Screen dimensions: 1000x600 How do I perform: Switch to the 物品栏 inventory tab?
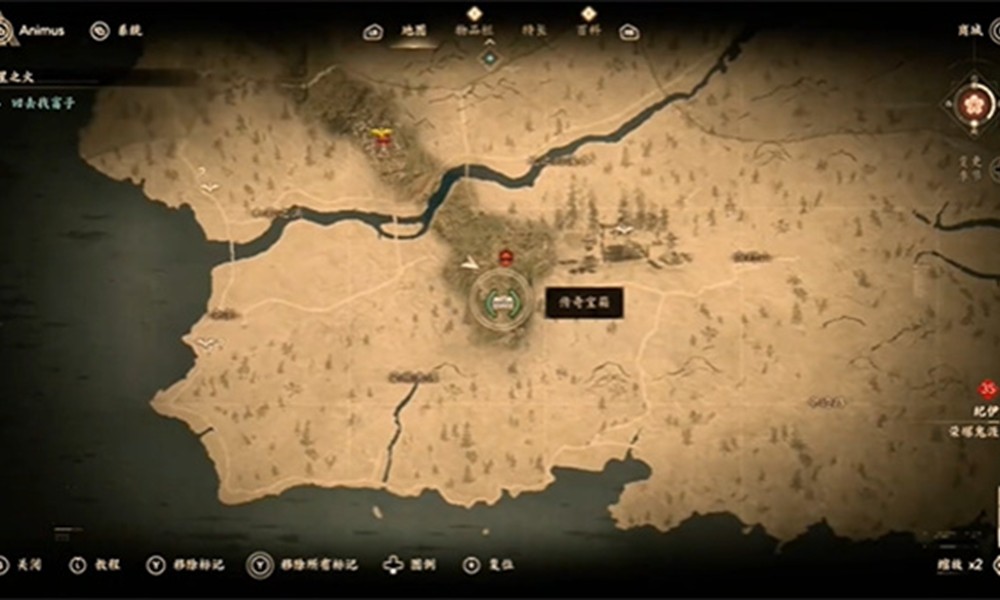[474, 31]
